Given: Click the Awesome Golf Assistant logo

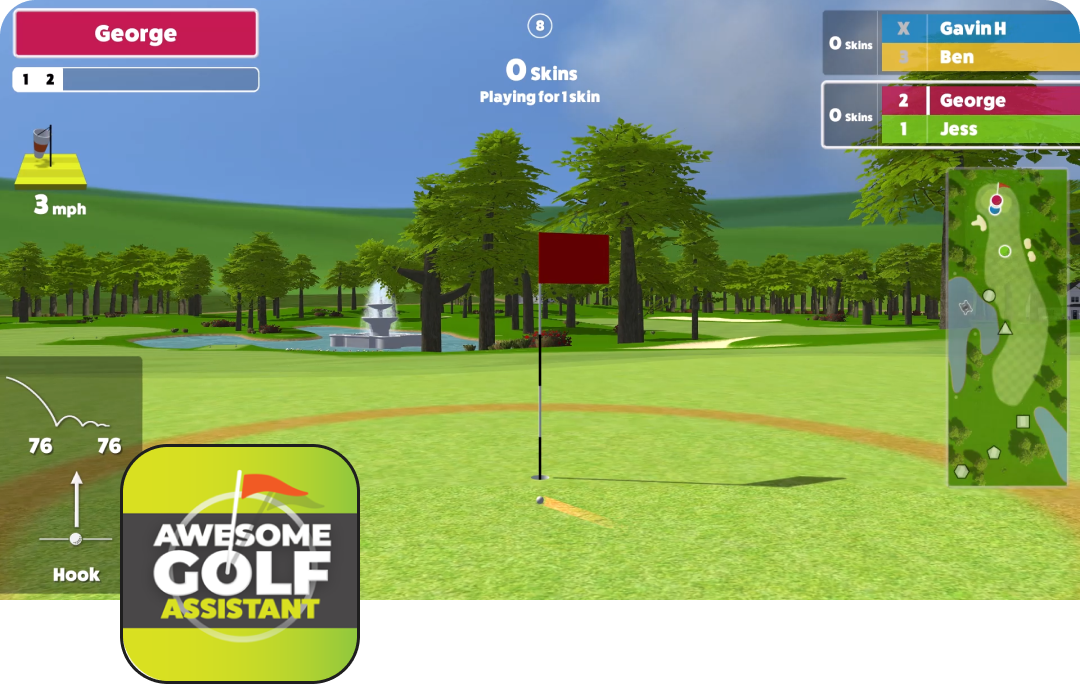Looking at the screenshot, I should pos(240,563).
